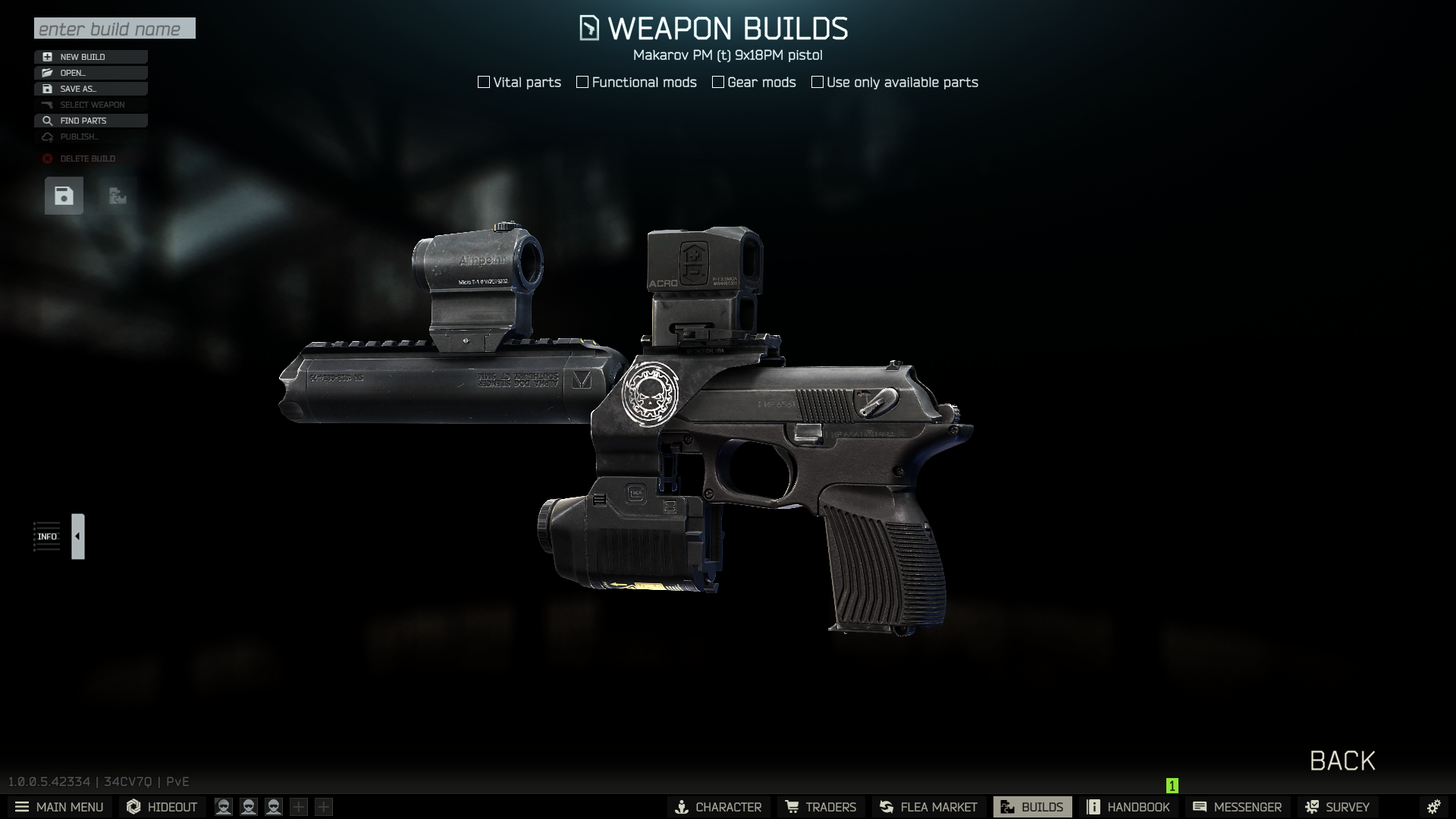Open the Messenger

1237,807
